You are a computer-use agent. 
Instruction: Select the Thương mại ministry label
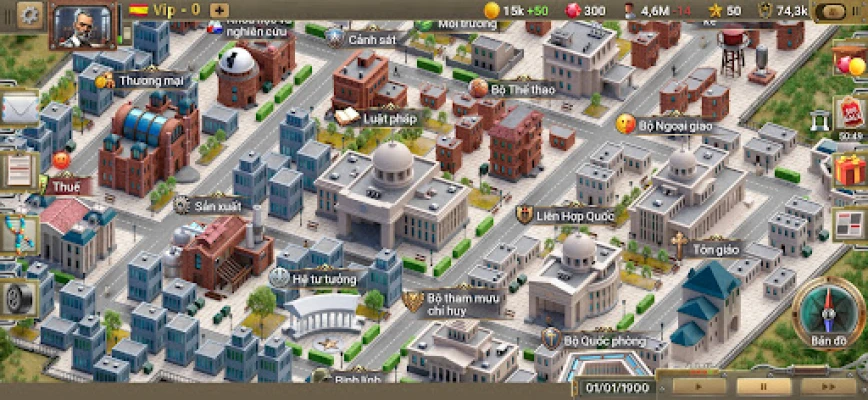(x=140, y=79)
